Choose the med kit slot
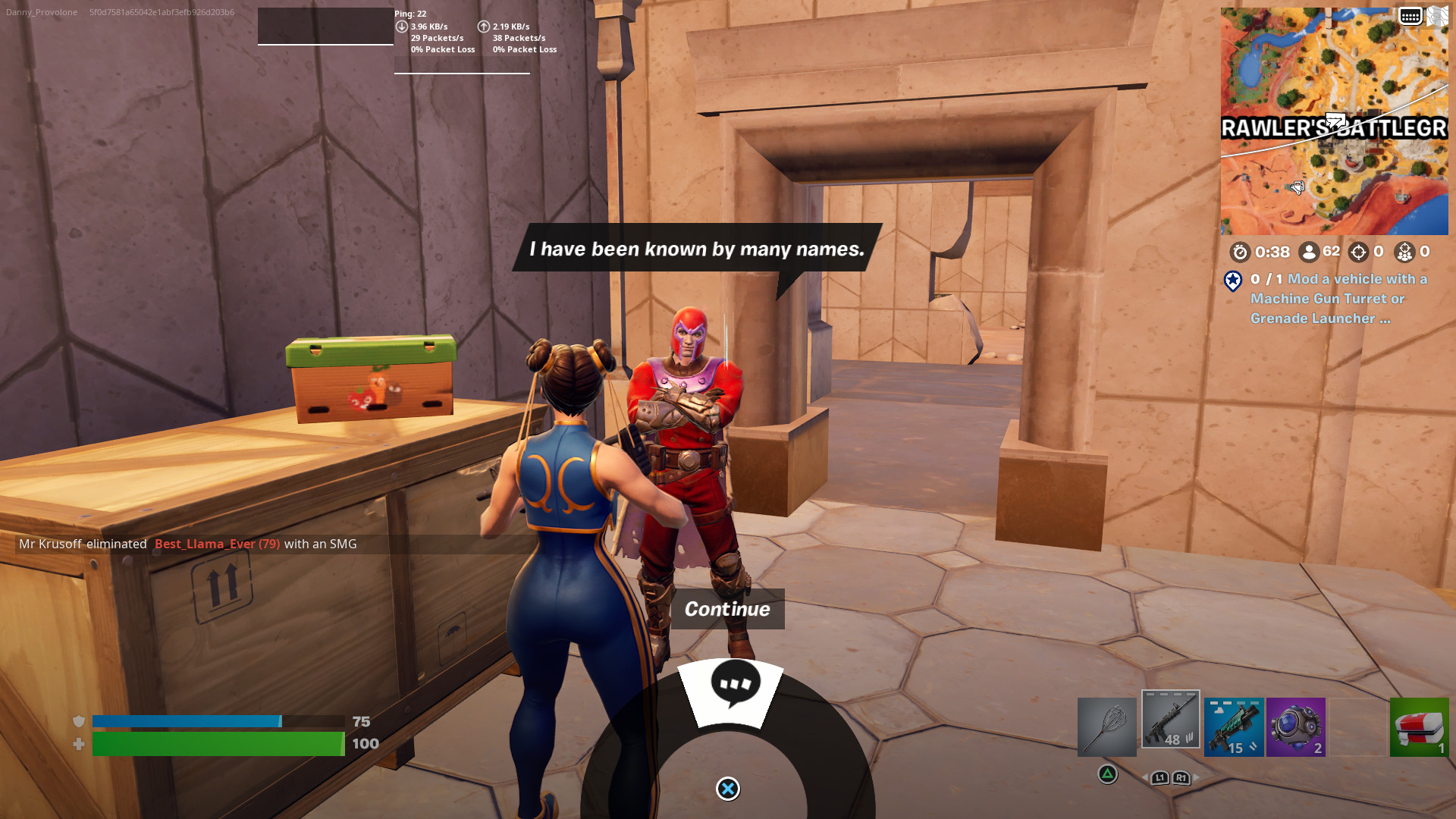 click(1419, 727)
